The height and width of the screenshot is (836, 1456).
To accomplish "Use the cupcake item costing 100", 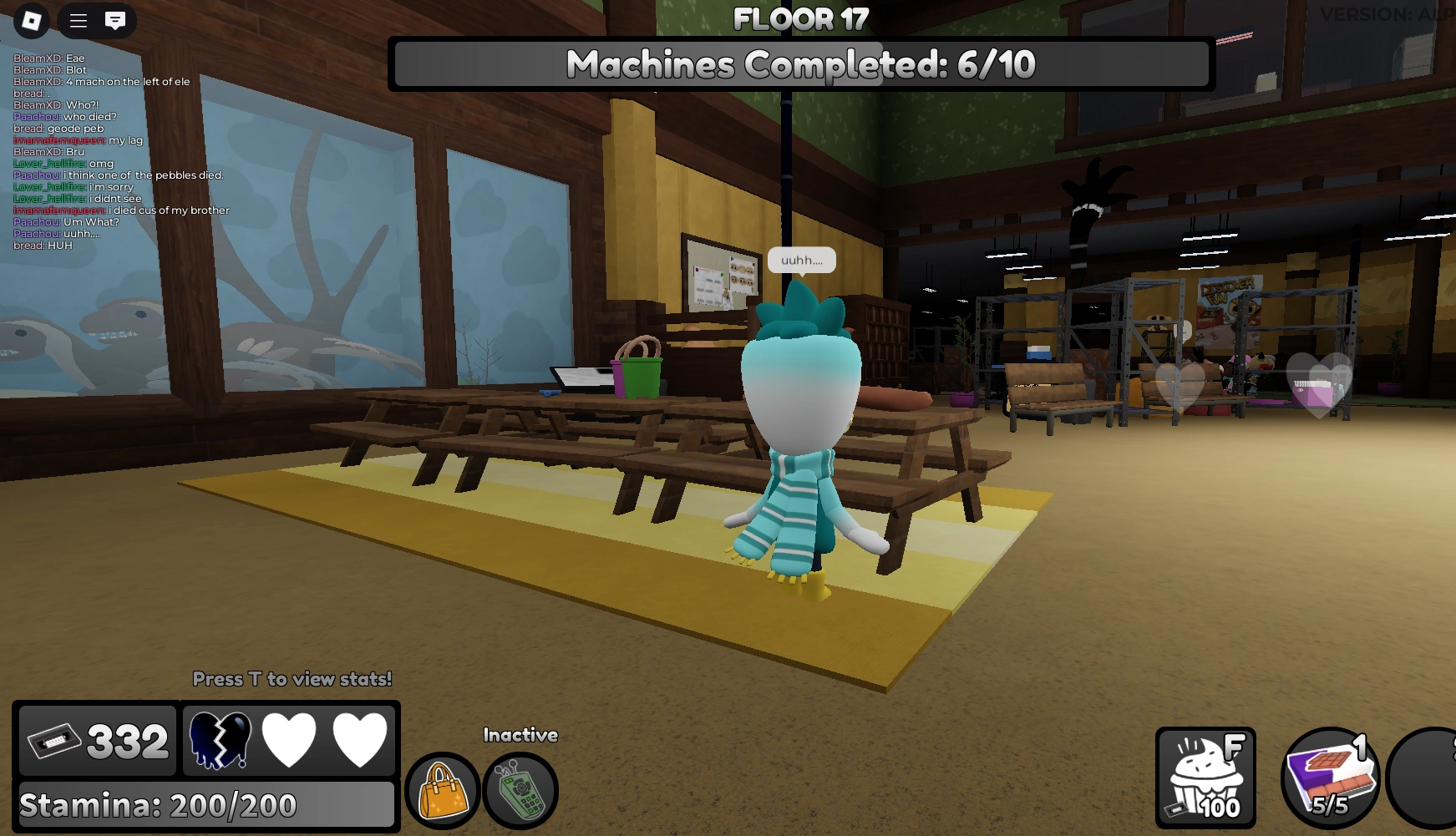I will pos(1206,778).
